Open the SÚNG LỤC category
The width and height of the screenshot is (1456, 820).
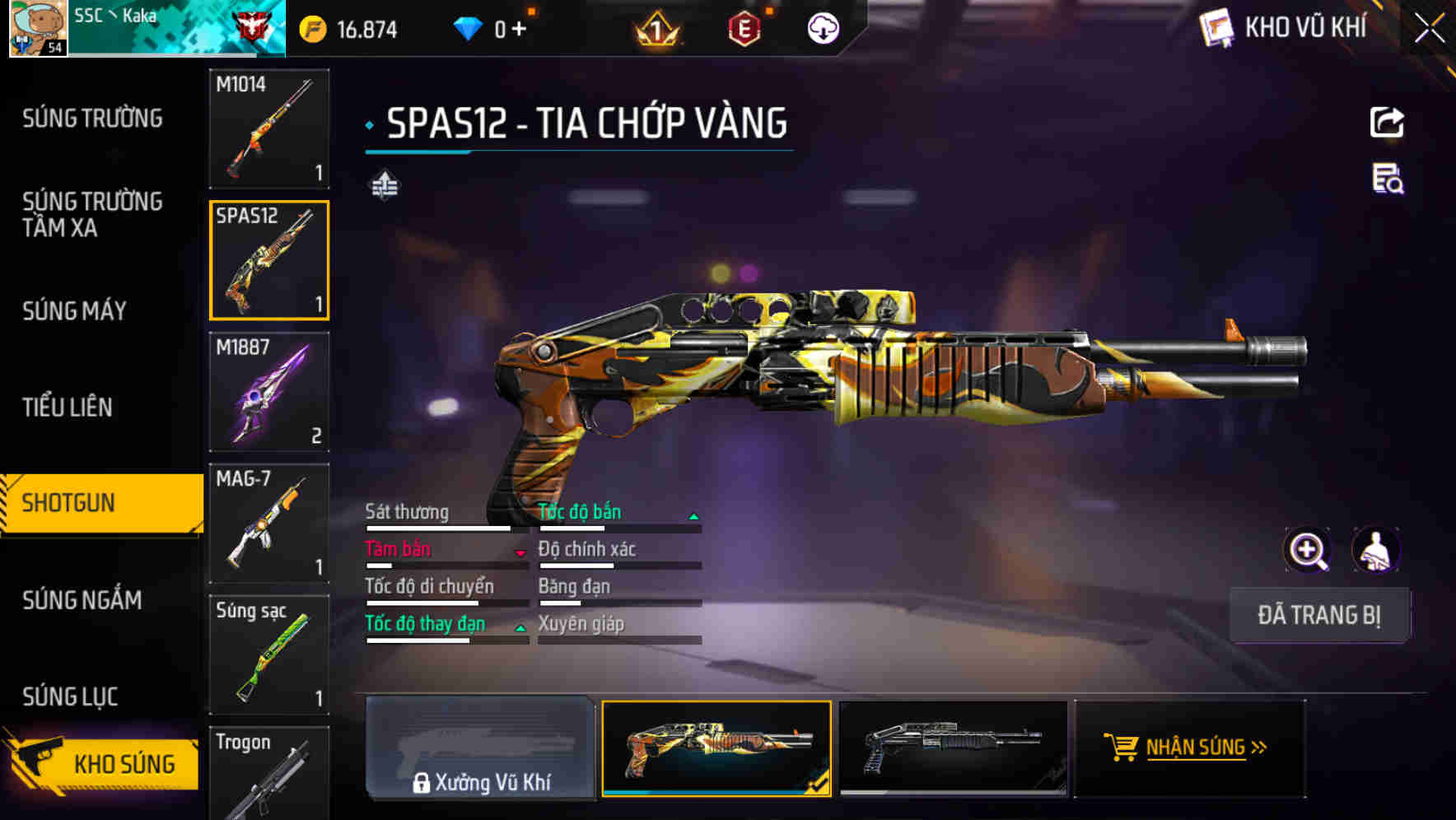[x=71, y=697]
